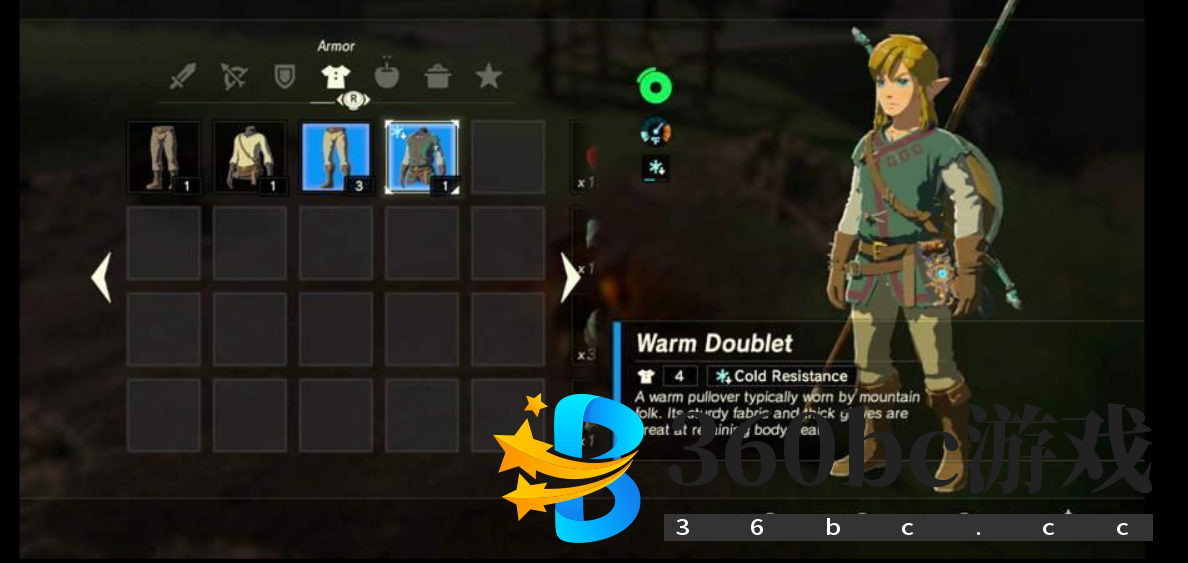Open the apple materials tab
Screen dimensions: 1188x563
[386, 76]
